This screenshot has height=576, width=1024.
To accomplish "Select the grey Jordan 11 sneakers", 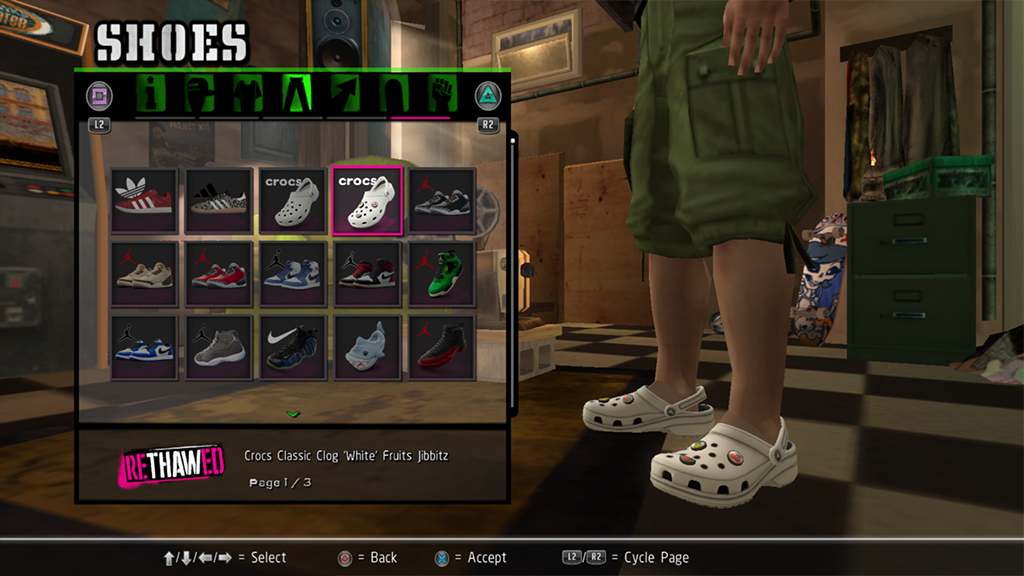I will point(218,347).
